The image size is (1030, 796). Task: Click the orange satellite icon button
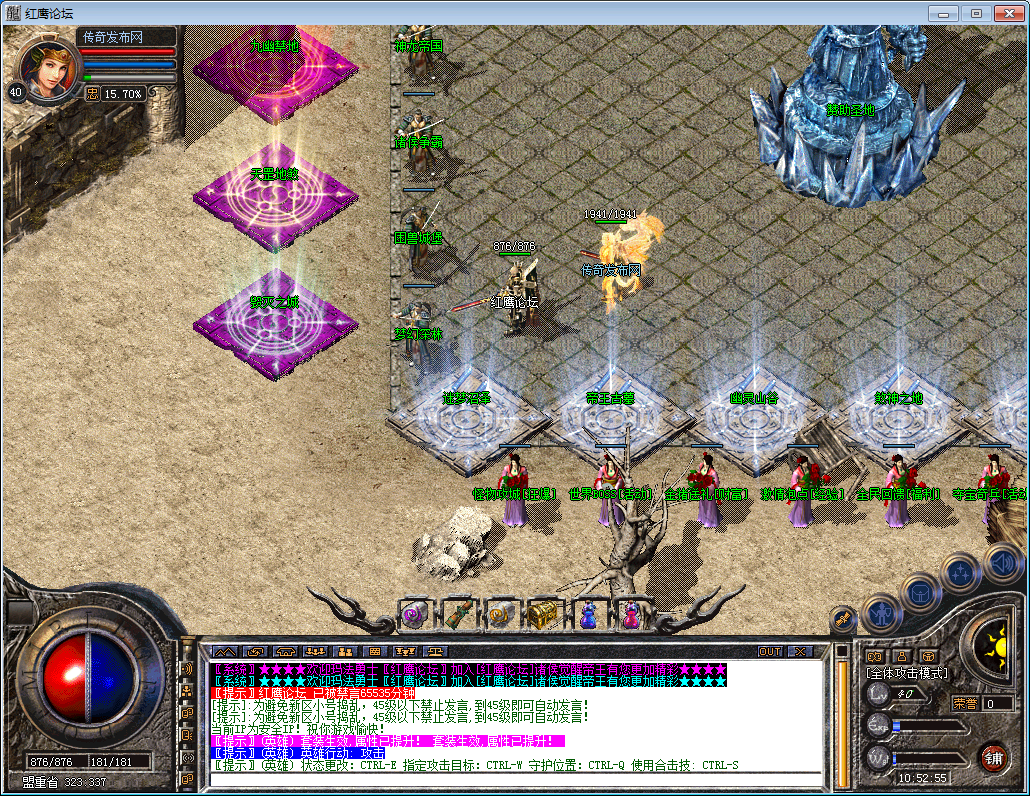point(843,619)
